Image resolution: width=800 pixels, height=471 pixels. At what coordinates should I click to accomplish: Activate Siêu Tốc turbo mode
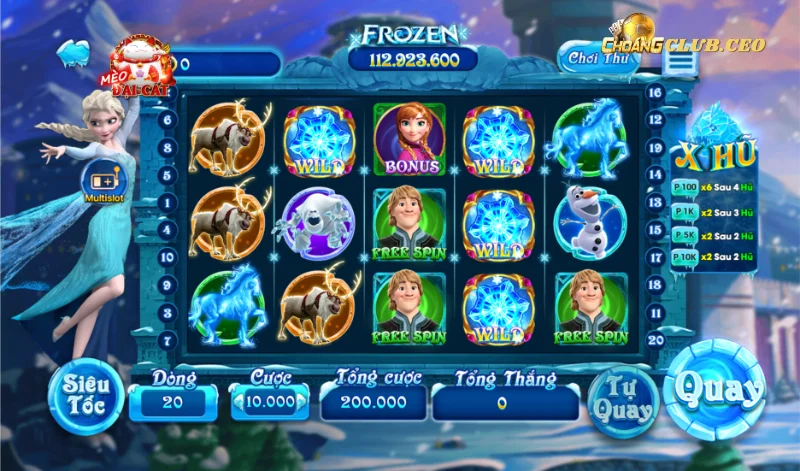click(x=87, y=394)
